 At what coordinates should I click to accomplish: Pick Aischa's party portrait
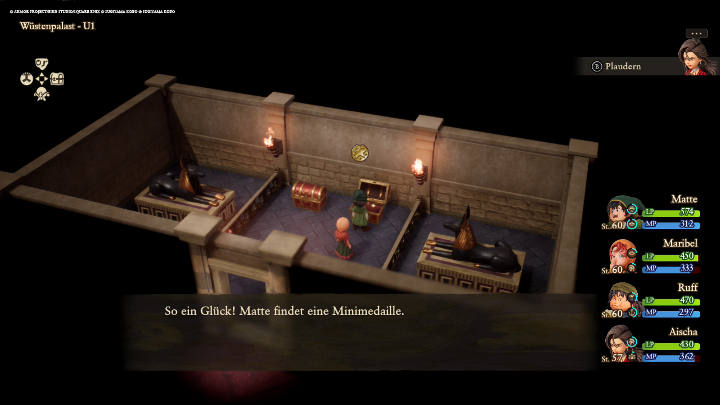(x=622, y=343)
